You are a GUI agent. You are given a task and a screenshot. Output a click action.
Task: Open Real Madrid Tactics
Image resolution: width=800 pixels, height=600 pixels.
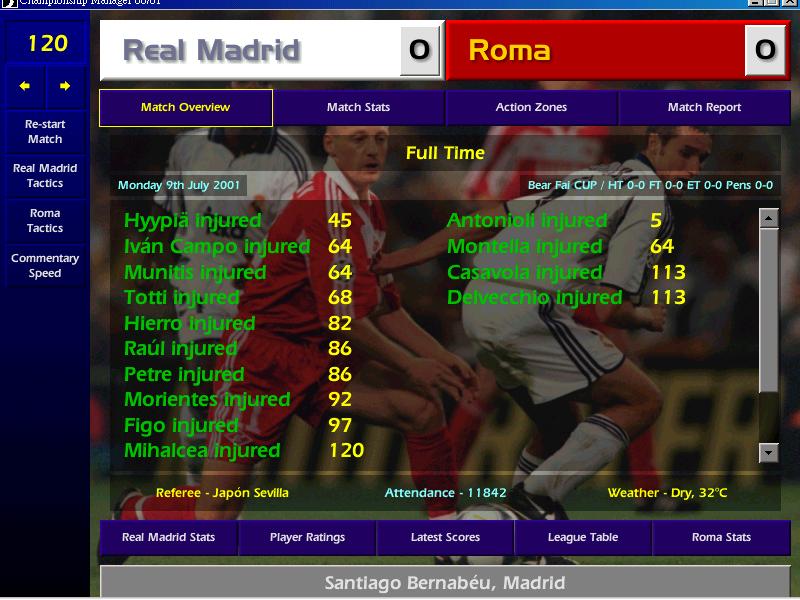pos(45,176)
